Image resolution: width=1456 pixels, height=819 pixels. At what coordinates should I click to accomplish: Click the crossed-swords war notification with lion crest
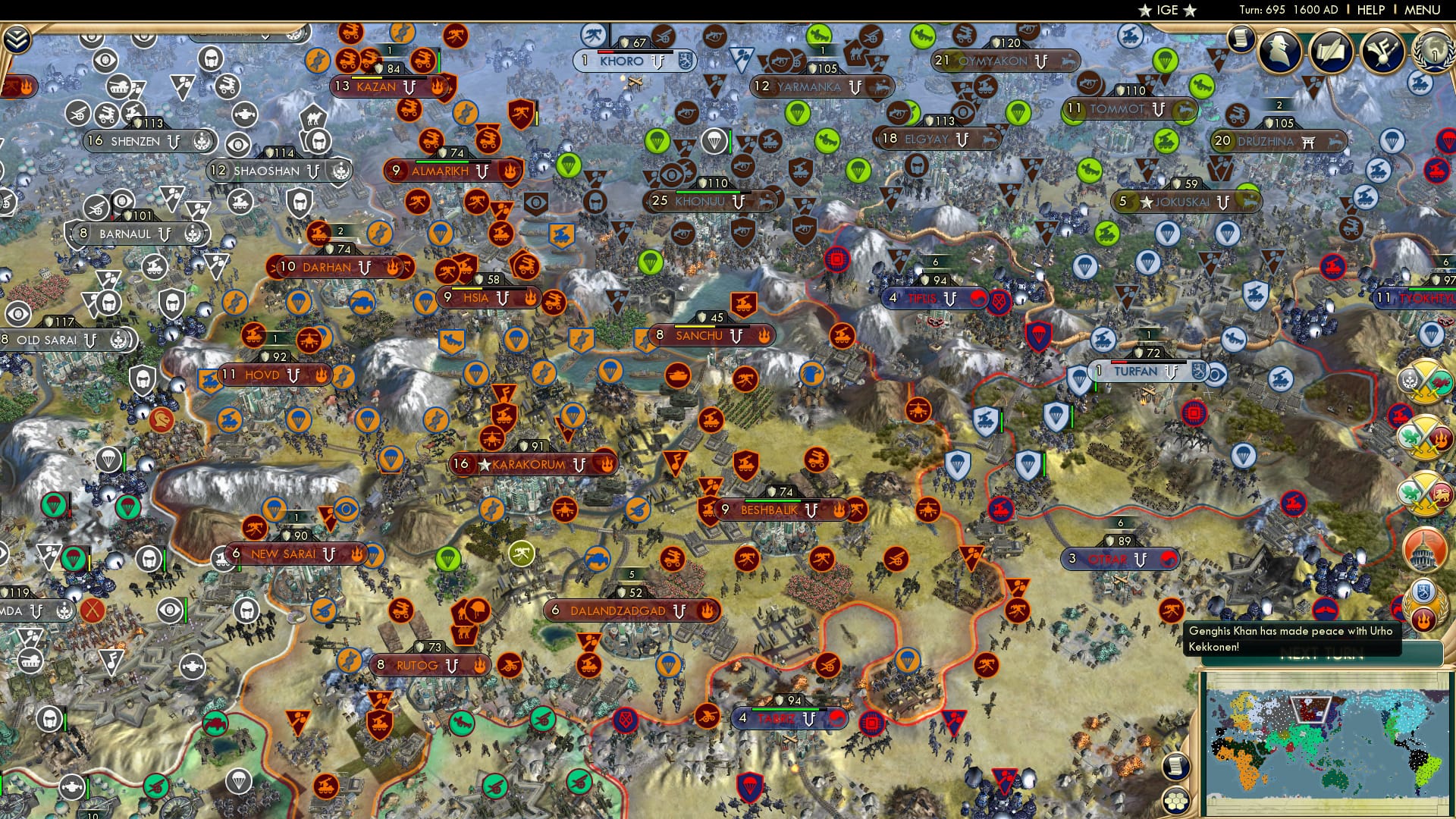pyautogui.click(x=1428, y=493)
